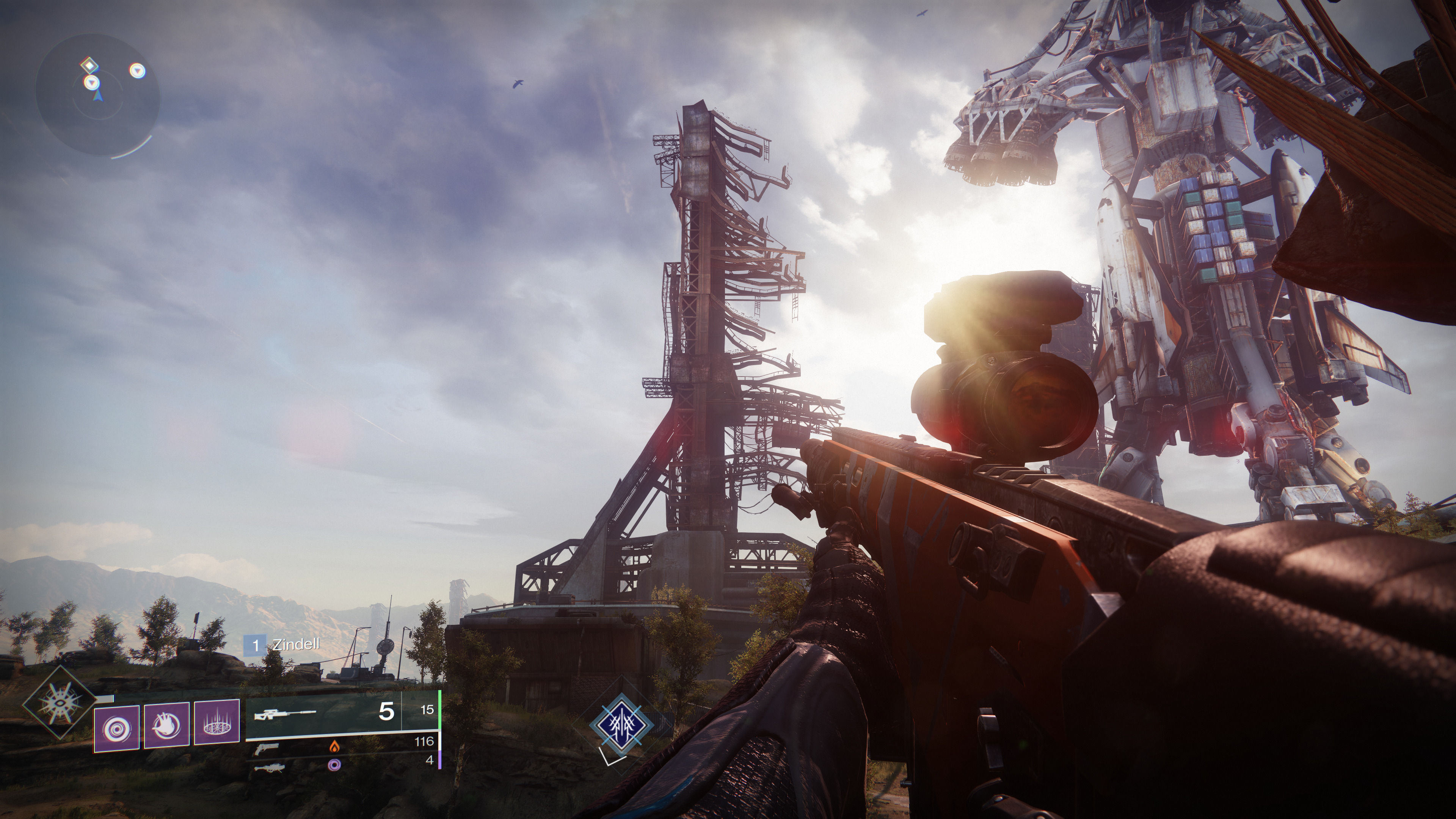Activate the spiky eye super ability icon
This screenshot has width=1456, height=819.
pos(58,703)
